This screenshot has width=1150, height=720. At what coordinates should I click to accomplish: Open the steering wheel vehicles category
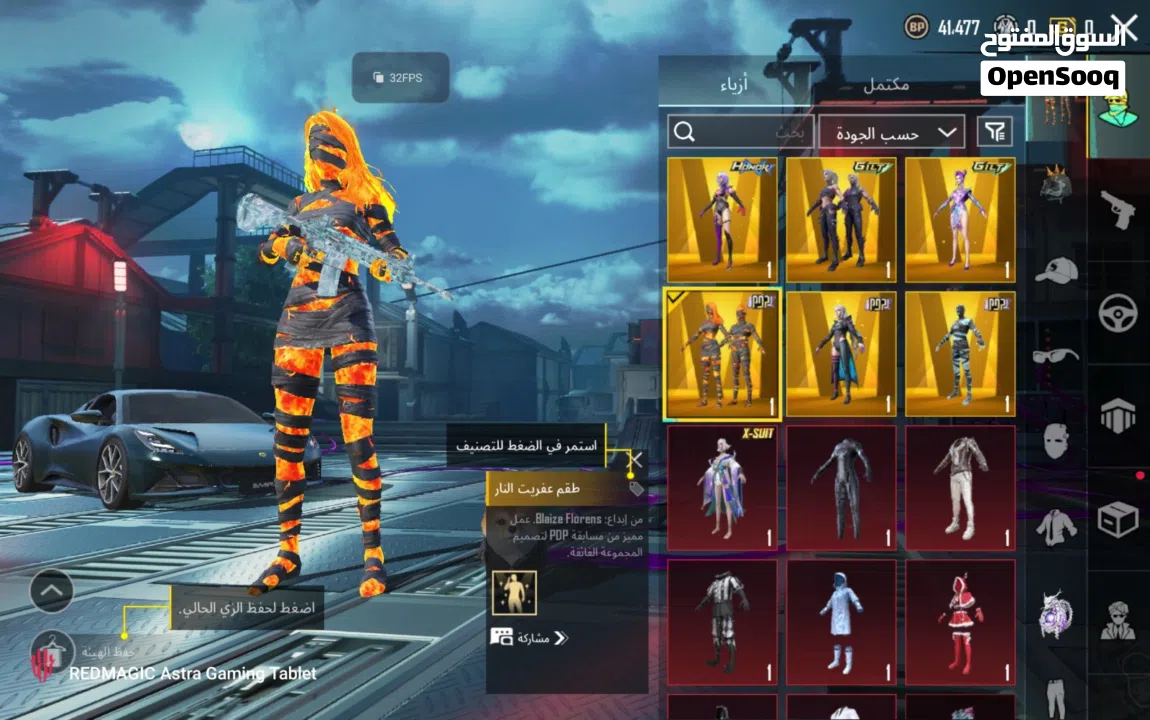1118,313
